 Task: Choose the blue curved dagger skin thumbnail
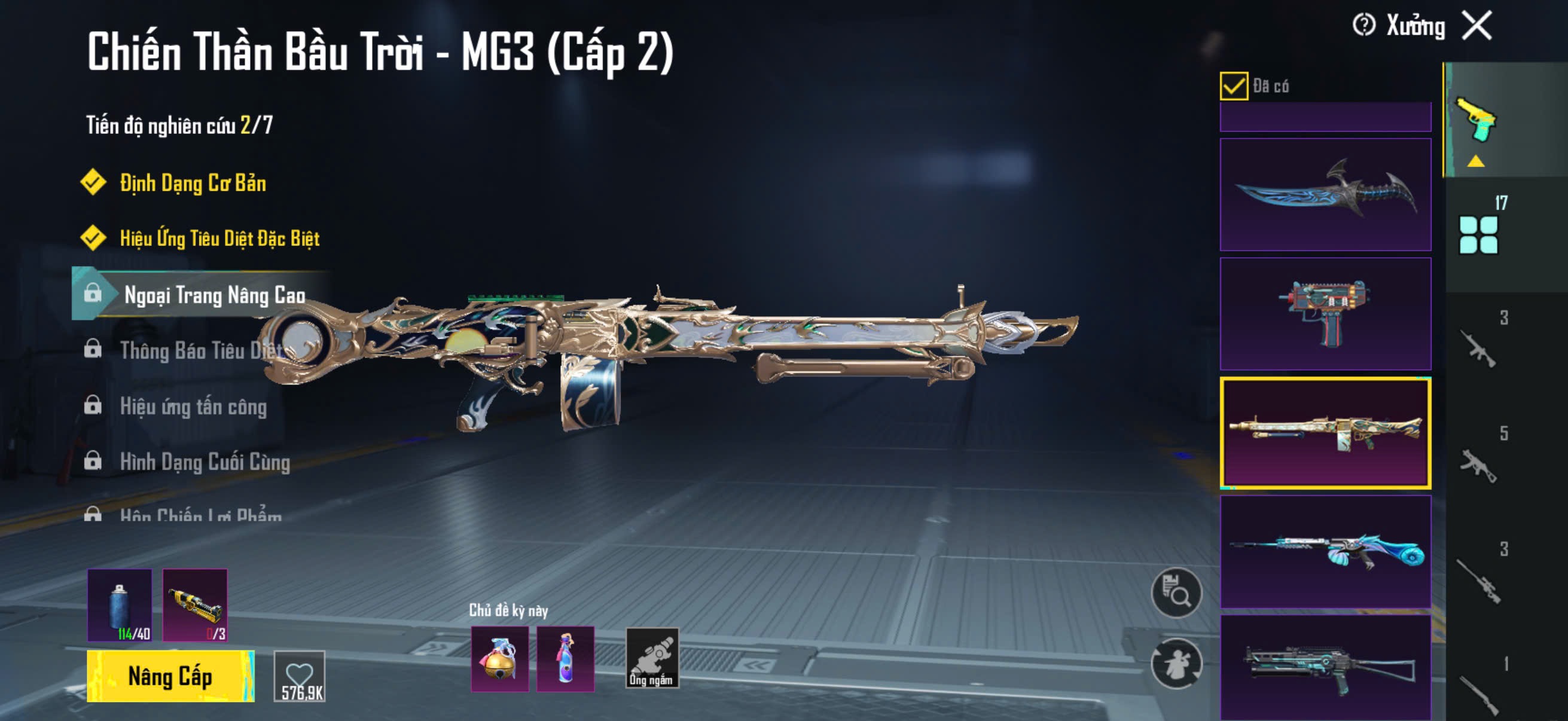1325,195
